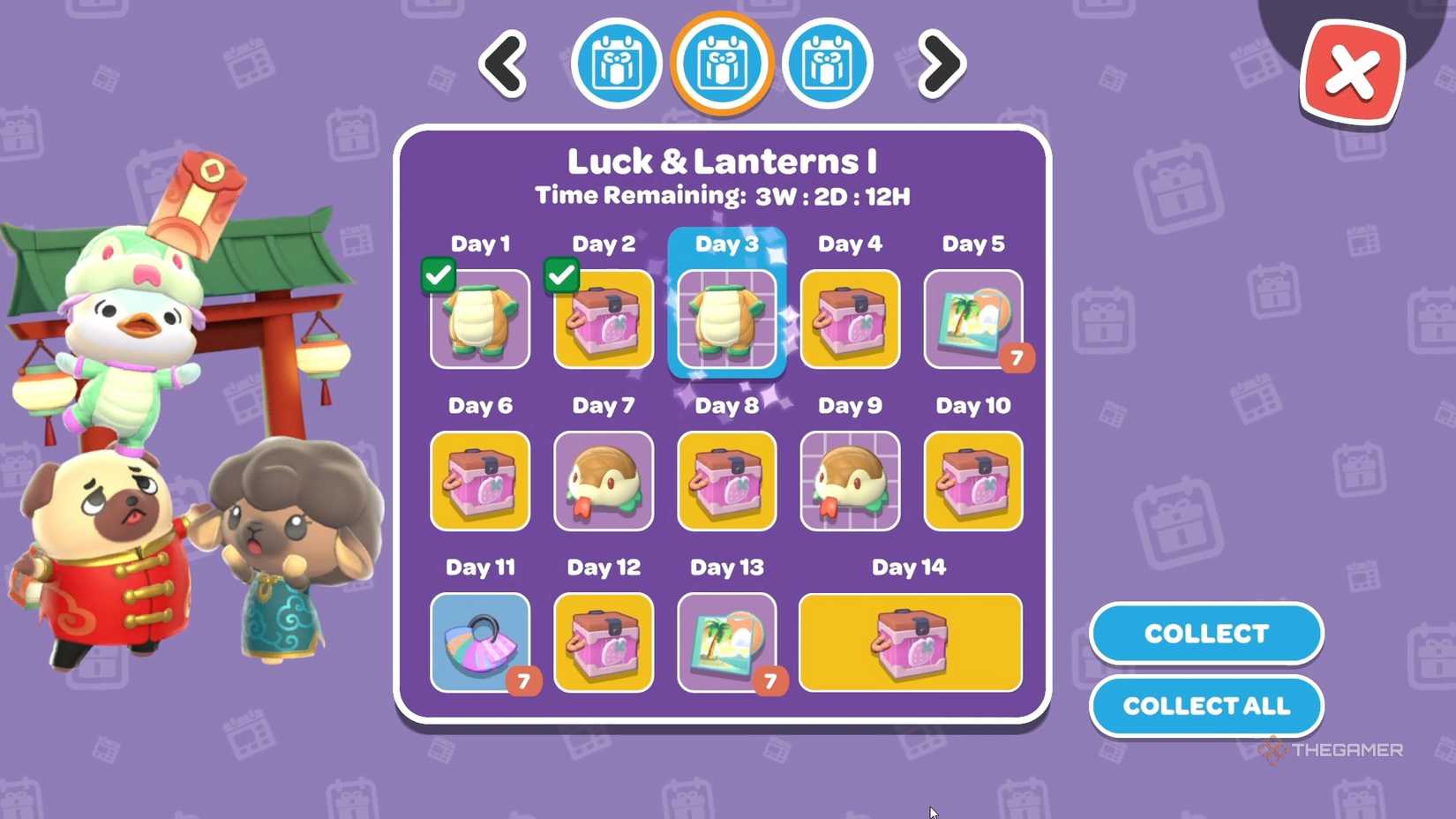Click the Day 1 collected checkmark
The height and width of the screenshot is (819, 1456).
(439, 275)
